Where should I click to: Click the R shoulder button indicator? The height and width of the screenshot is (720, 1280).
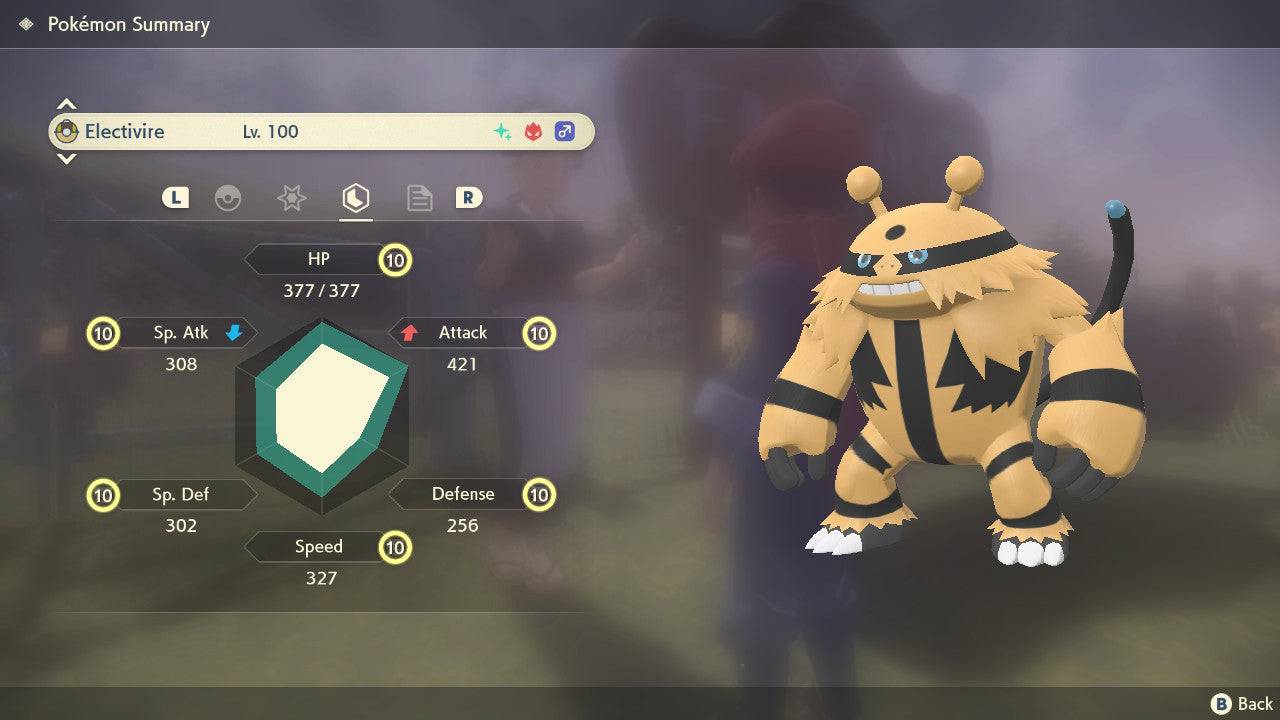point(470,198)
